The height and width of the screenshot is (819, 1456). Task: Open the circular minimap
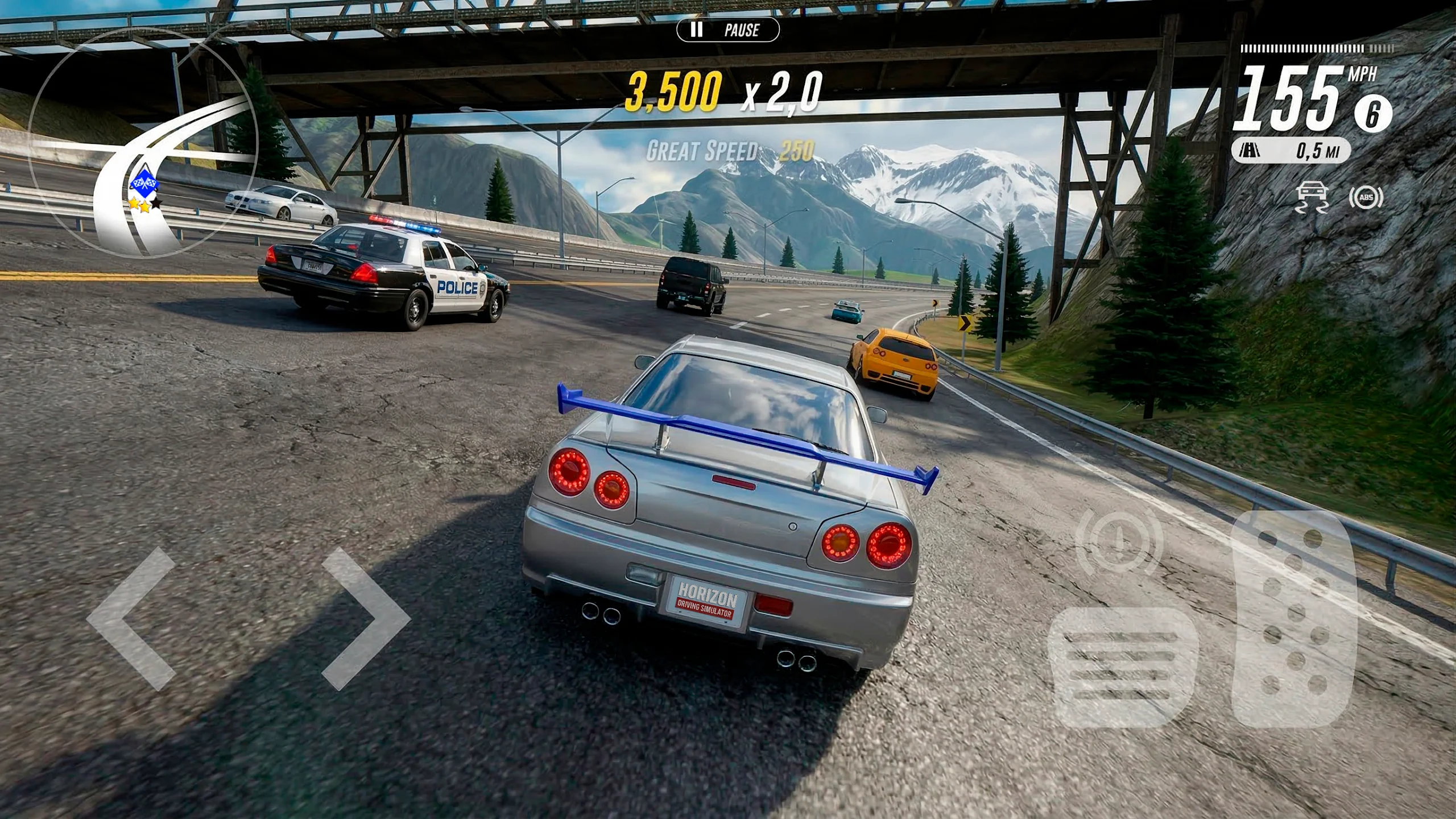142,142
